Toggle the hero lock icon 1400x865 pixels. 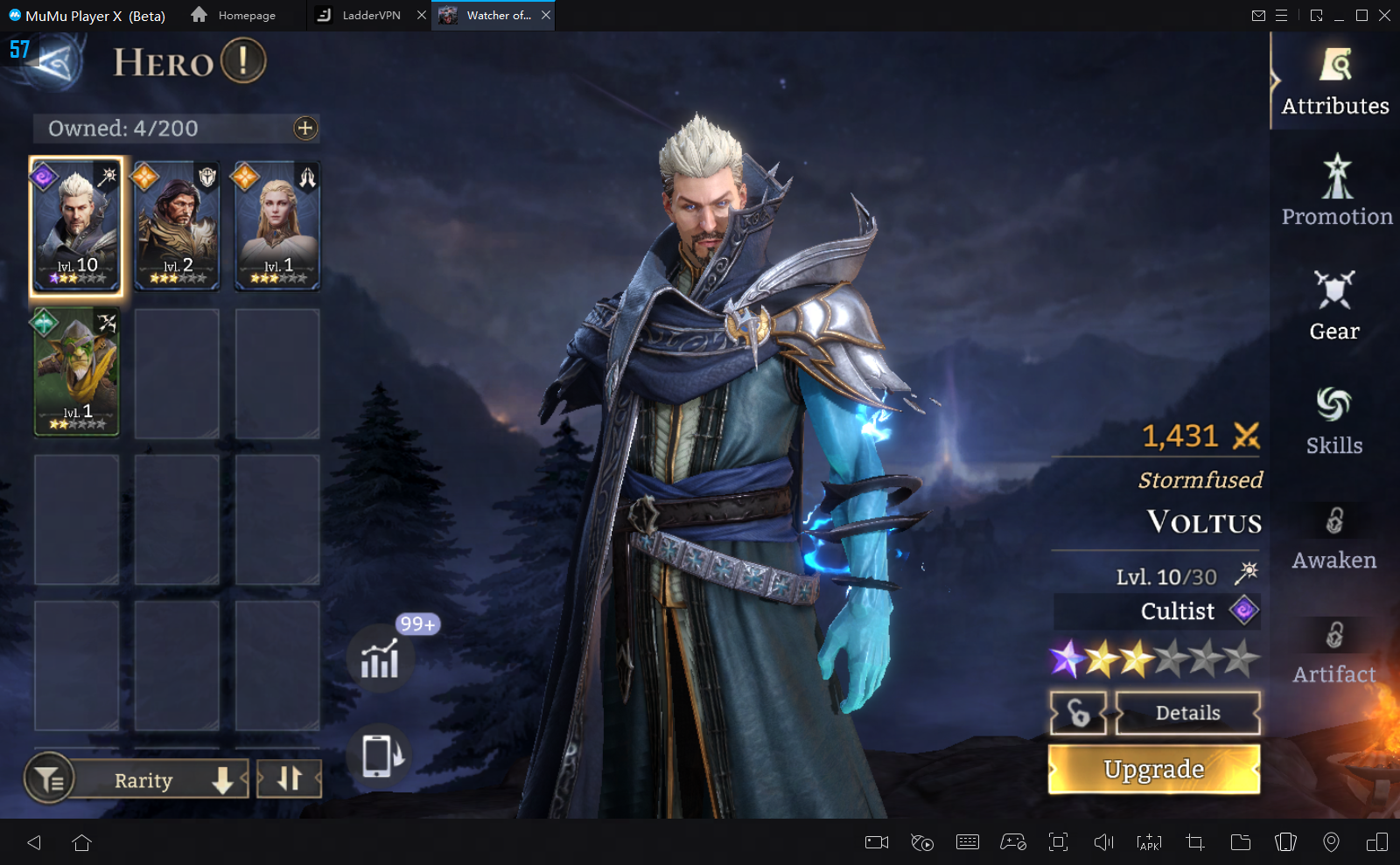tap(1079, 713)
